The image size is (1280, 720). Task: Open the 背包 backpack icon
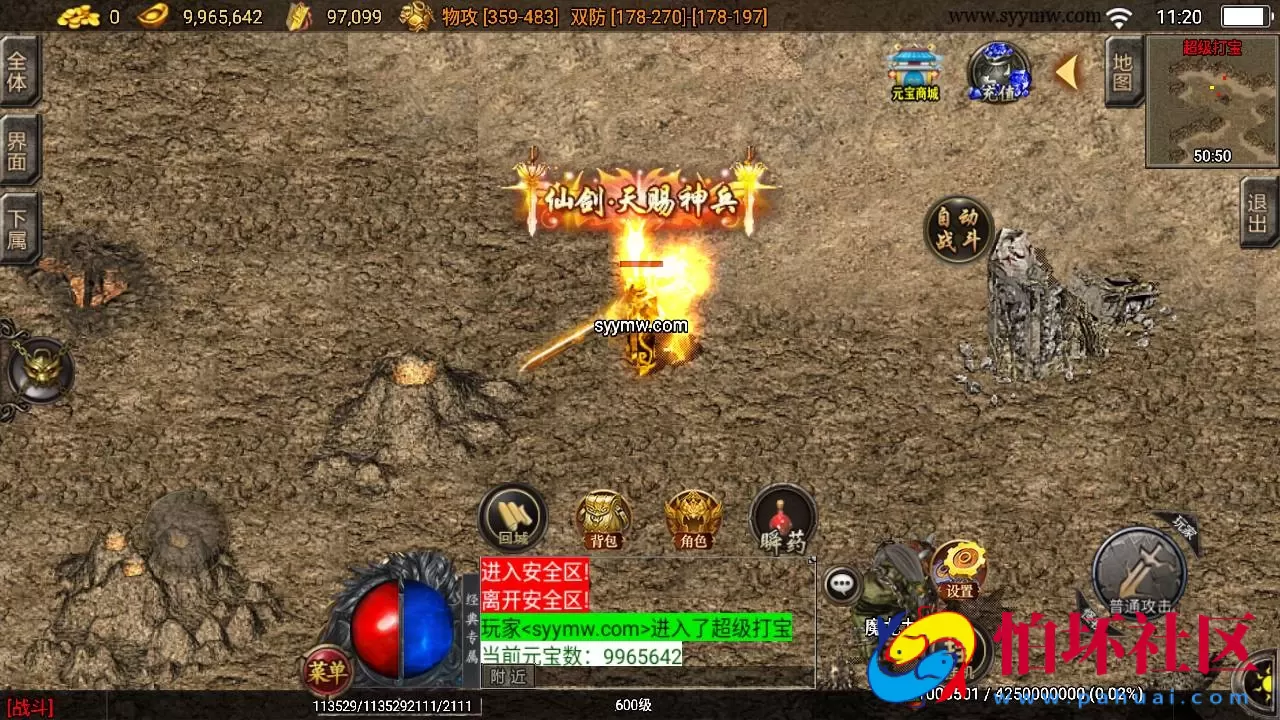(x=601, y=516)
